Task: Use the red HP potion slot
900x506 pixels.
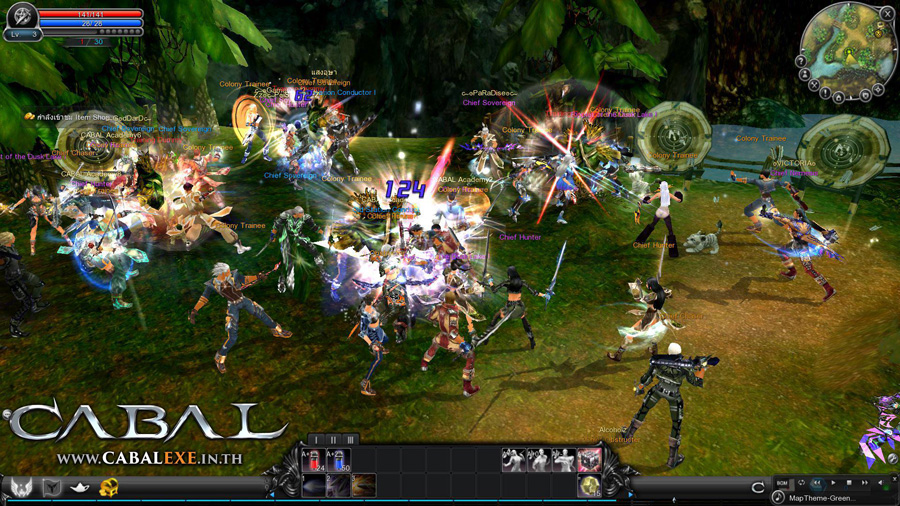Action: coord(312,460)
